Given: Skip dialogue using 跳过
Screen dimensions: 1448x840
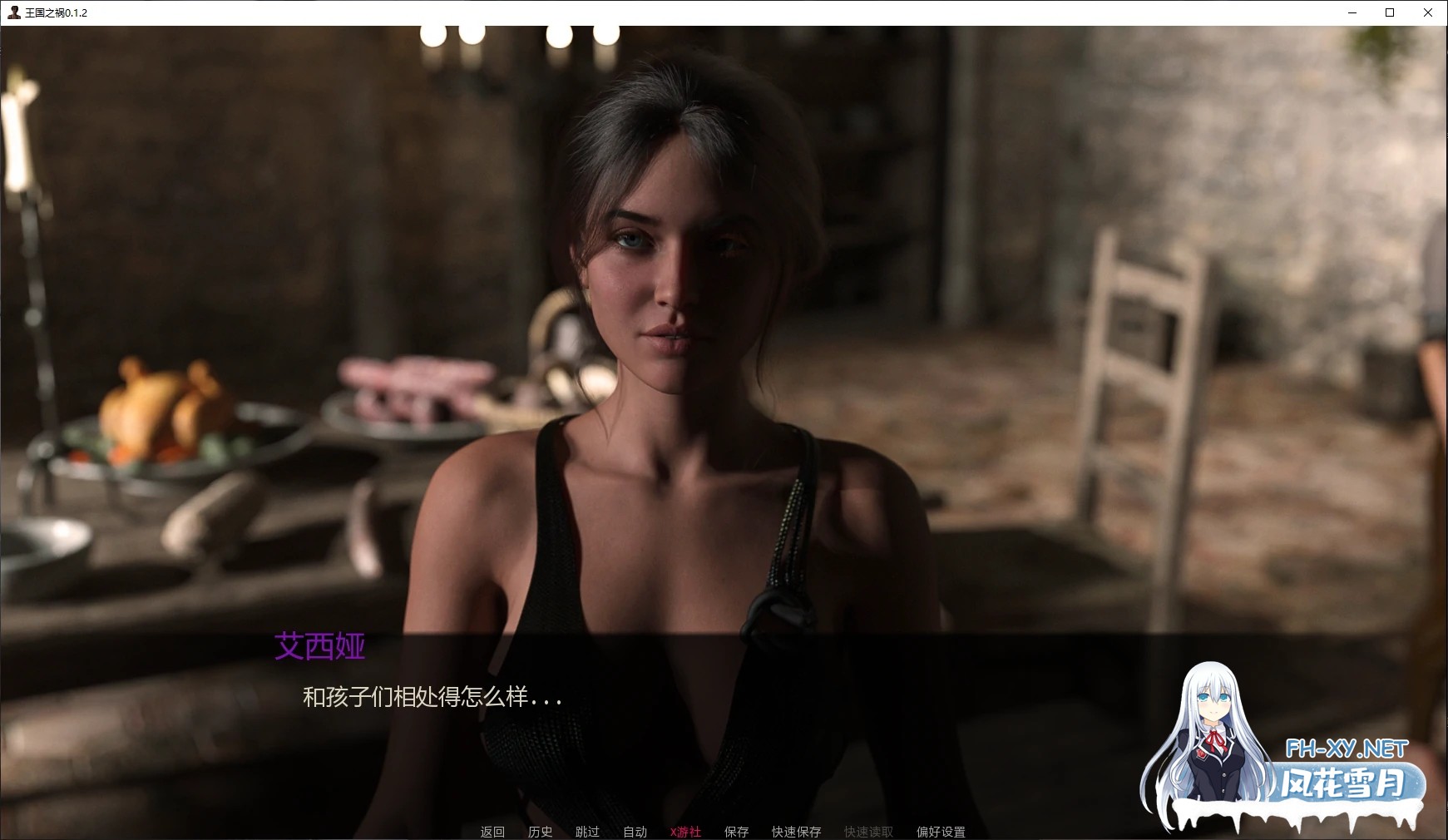Looking at the screenshot, I should pyautogui.click(x=587, y=832).
